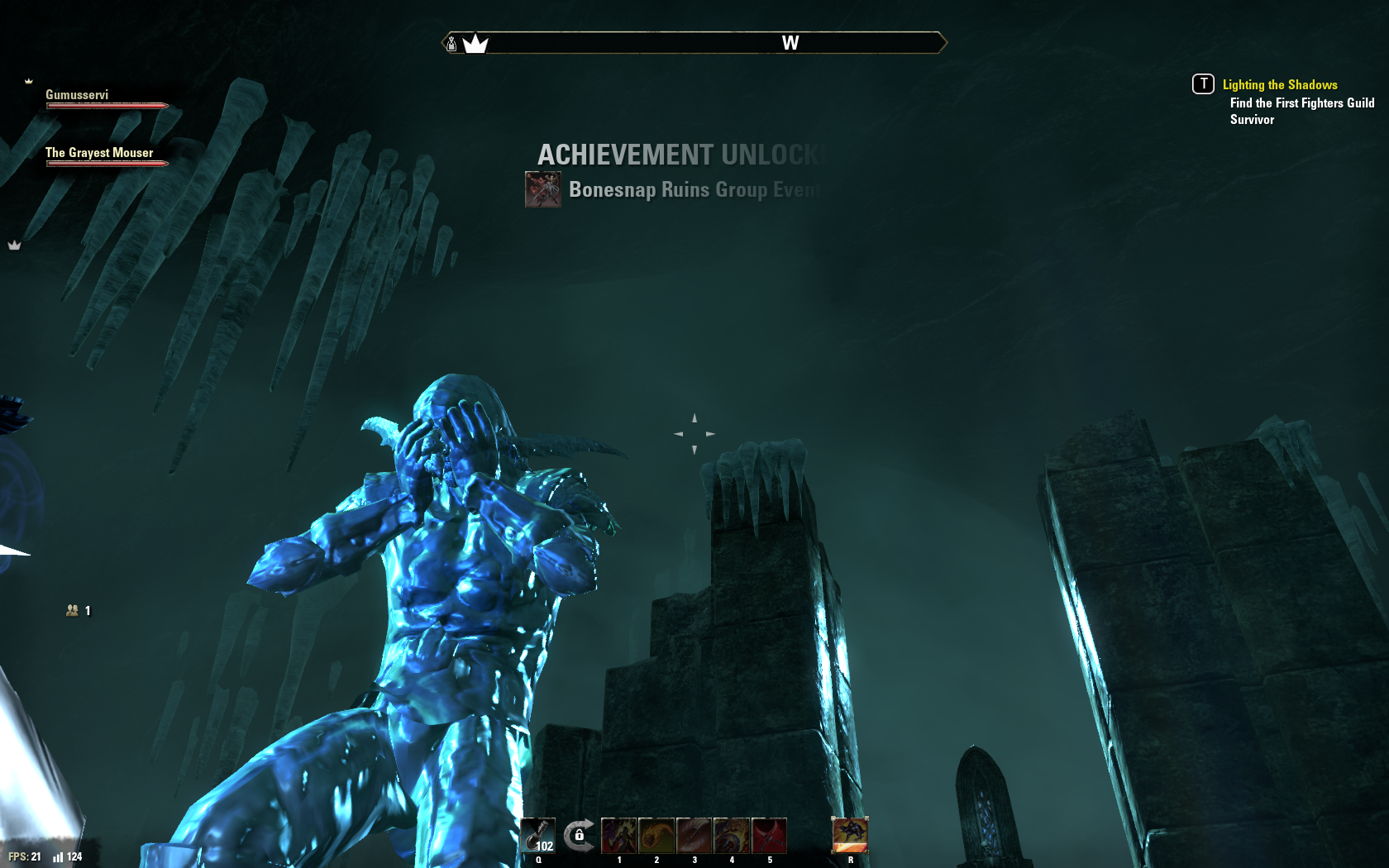Trigger the red crossed blades ability
This screenshot has width=1389, height=868.
(770, 835)
